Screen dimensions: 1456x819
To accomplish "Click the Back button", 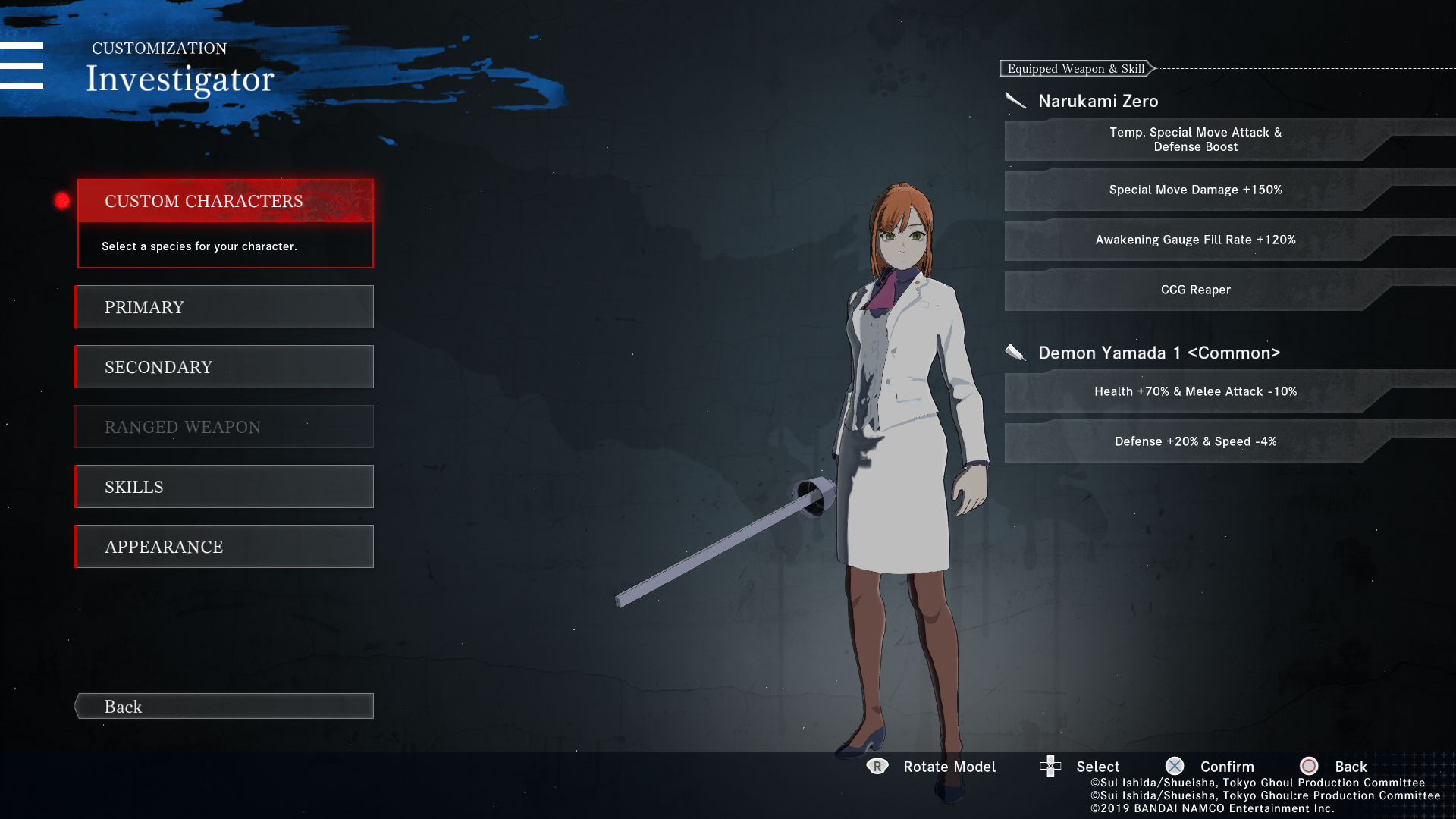I will coord(225,707).
